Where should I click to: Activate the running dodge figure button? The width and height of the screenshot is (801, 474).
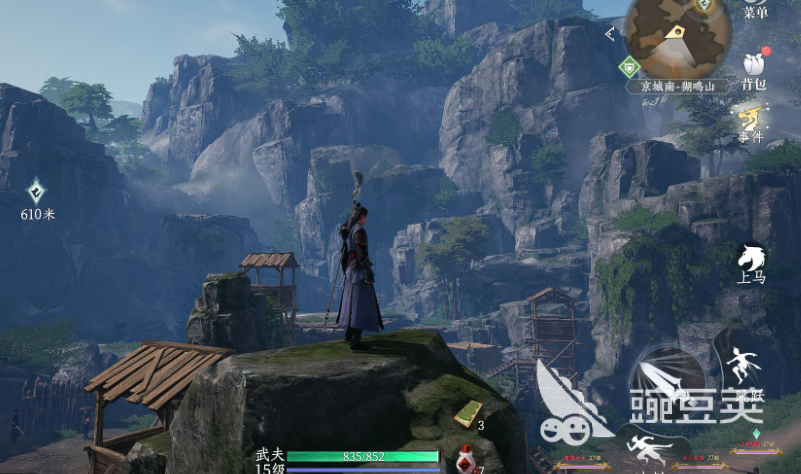click(x=643, y=446)
